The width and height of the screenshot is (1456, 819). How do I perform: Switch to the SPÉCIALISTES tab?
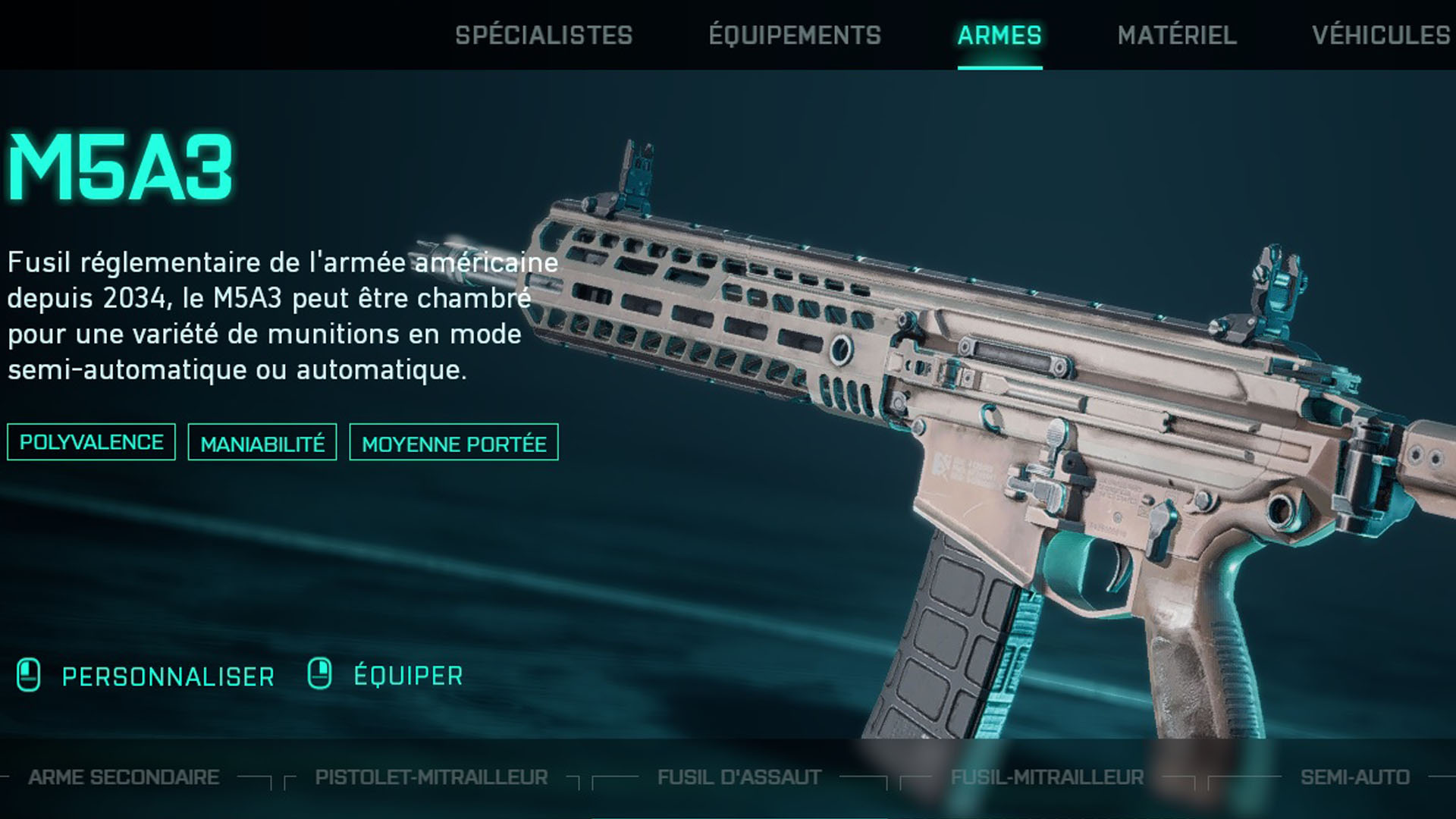[545, 34]
